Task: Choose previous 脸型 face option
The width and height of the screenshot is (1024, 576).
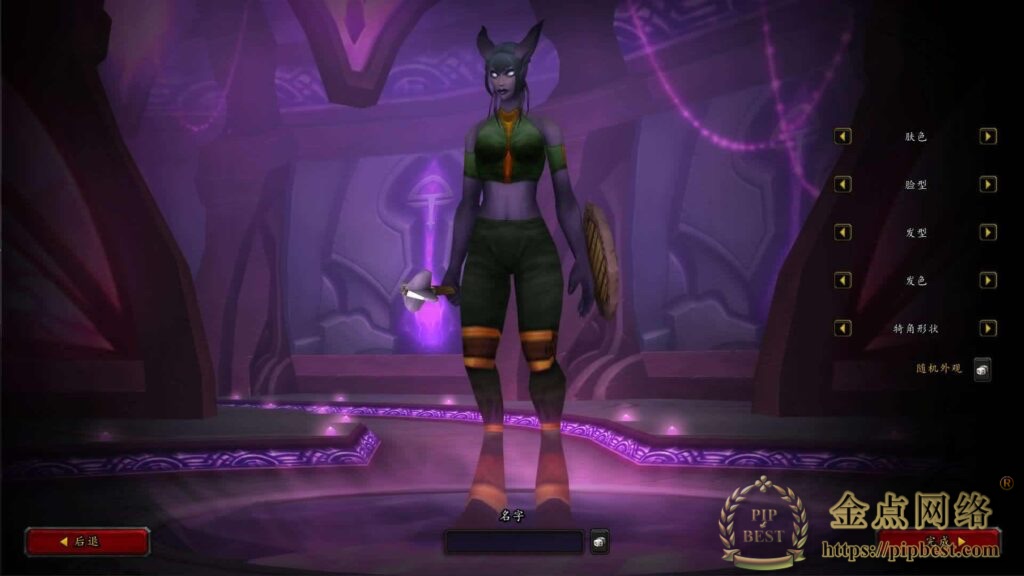Action: [x=843, y=184]
